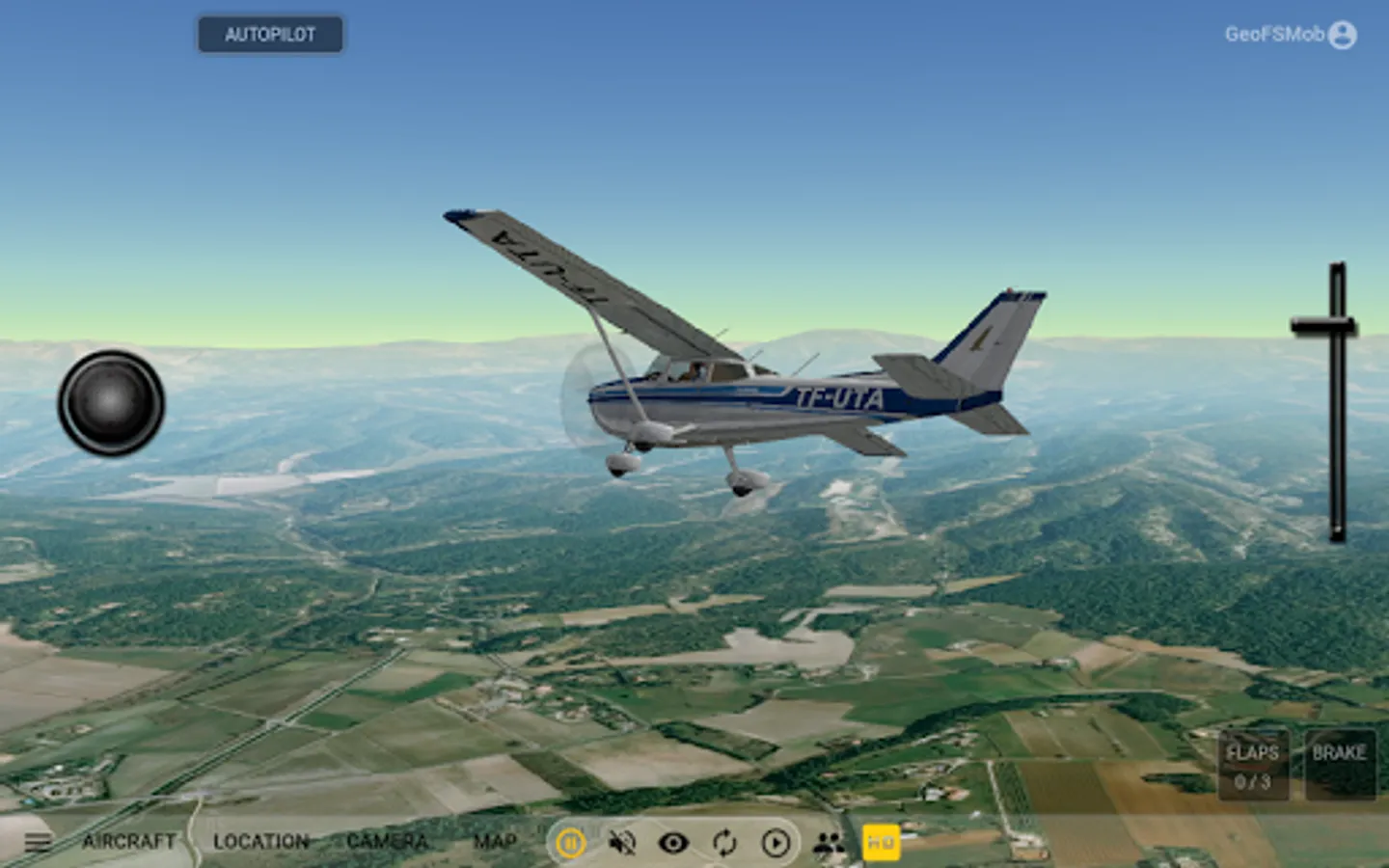This screenshot has height=868, width=1389.
Task: Toggle the yellow HD button
Action: (x=880, y=843)
